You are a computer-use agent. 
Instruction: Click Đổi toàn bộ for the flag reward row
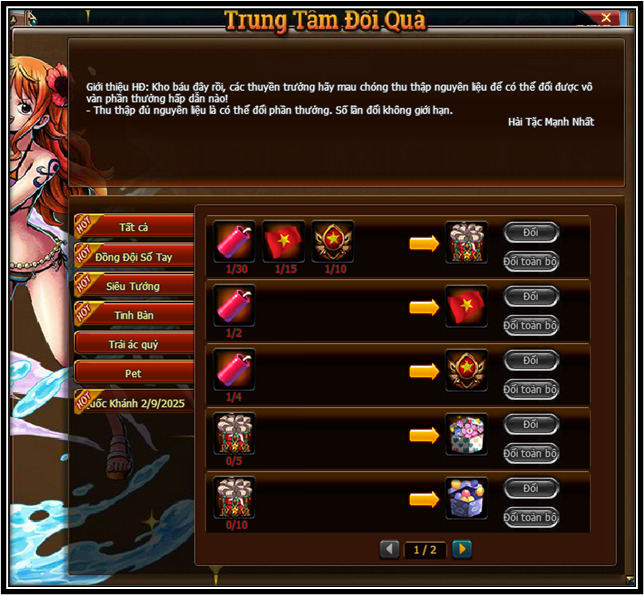click(530, 326)
